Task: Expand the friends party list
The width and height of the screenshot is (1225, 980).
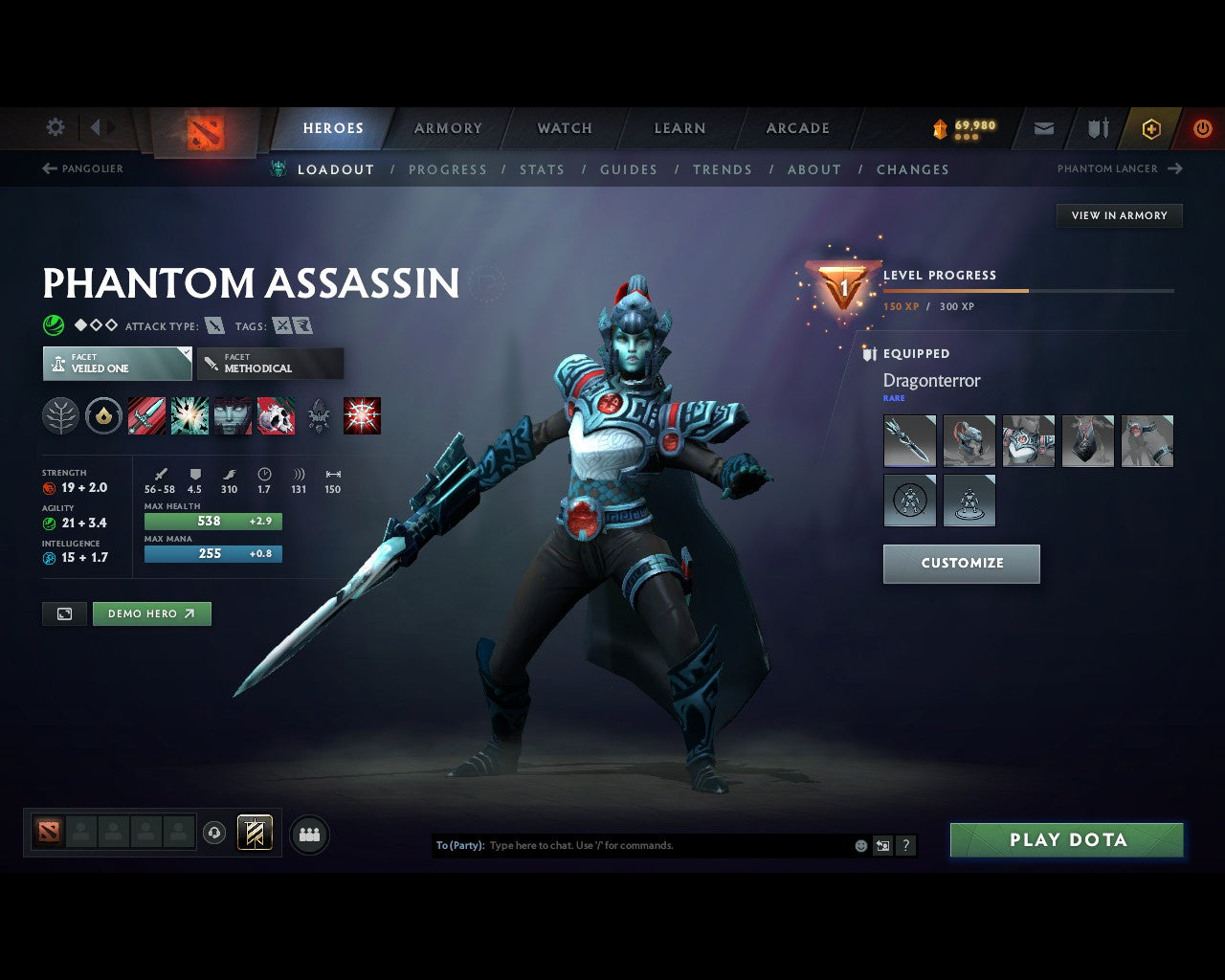Action: pos(309,834)
